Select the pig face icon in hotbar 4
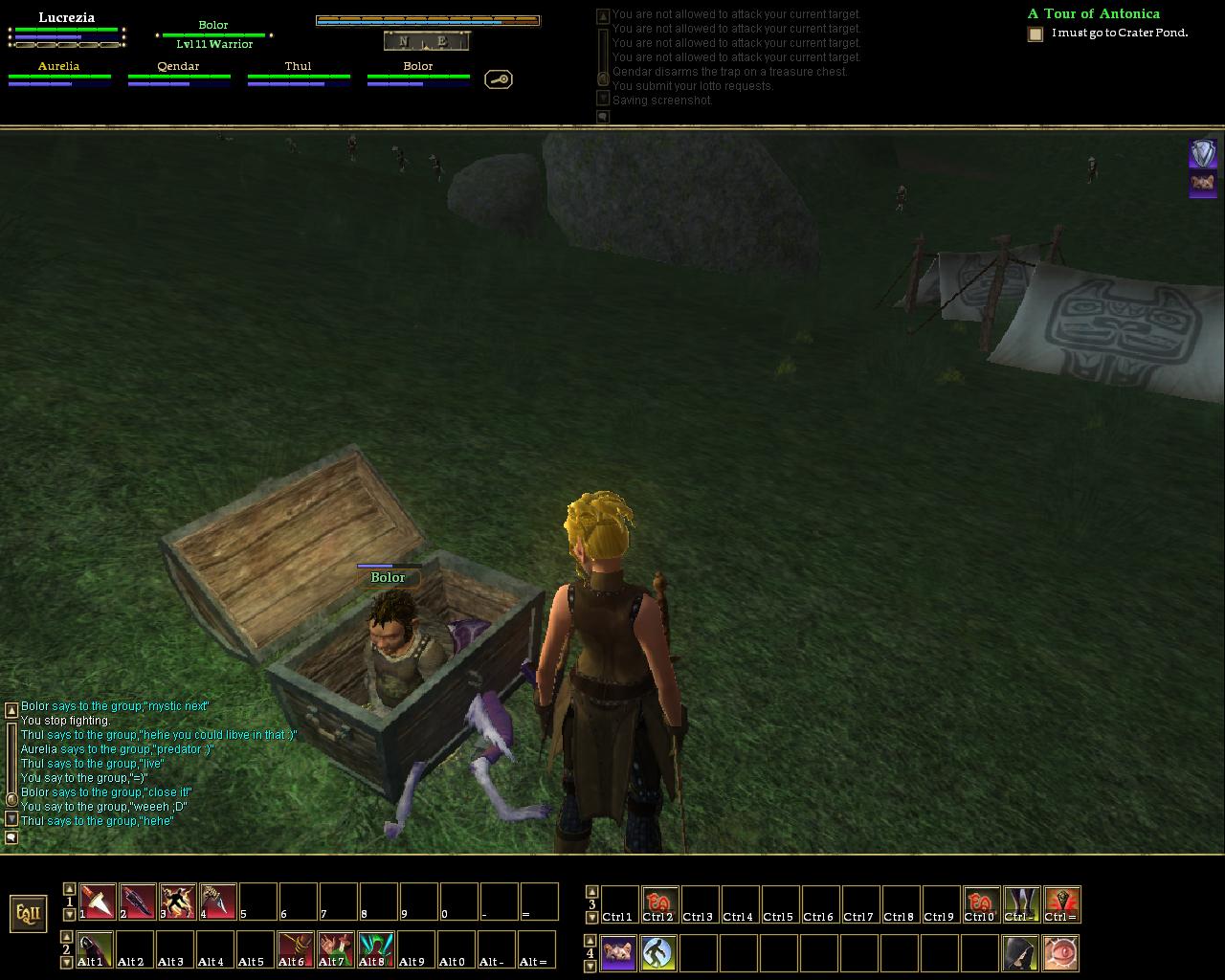 tap(618, 953)
